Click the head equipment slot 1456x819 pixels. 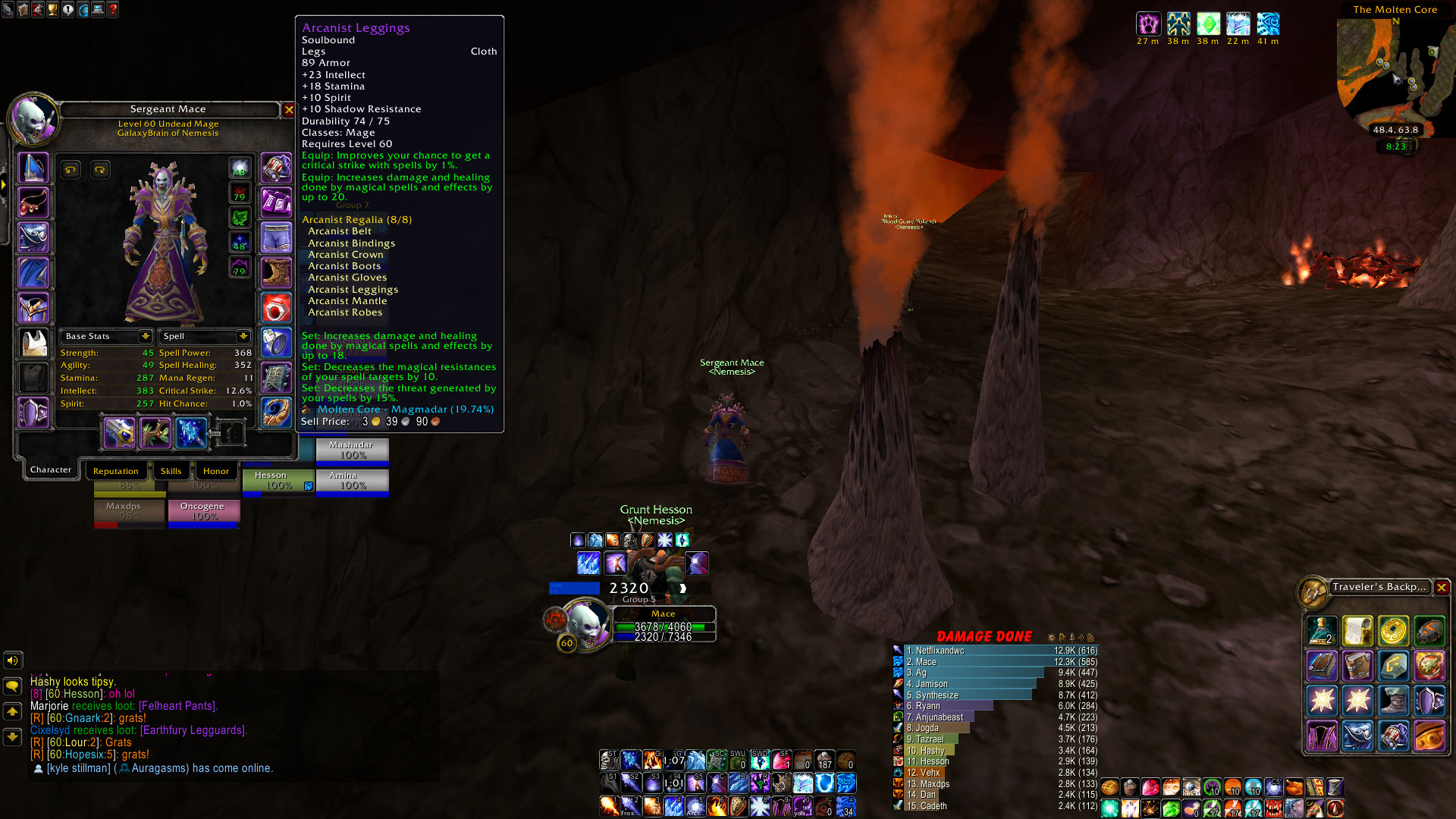(33, 168)
